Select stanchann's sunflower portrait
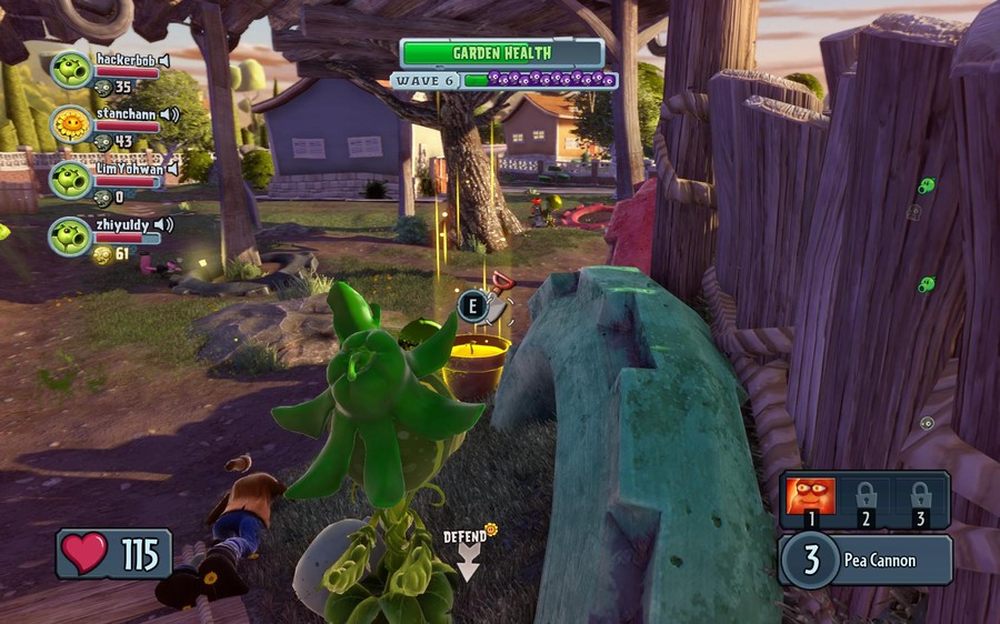Viewport: 1000px width, 624px height. click(71, 124)
